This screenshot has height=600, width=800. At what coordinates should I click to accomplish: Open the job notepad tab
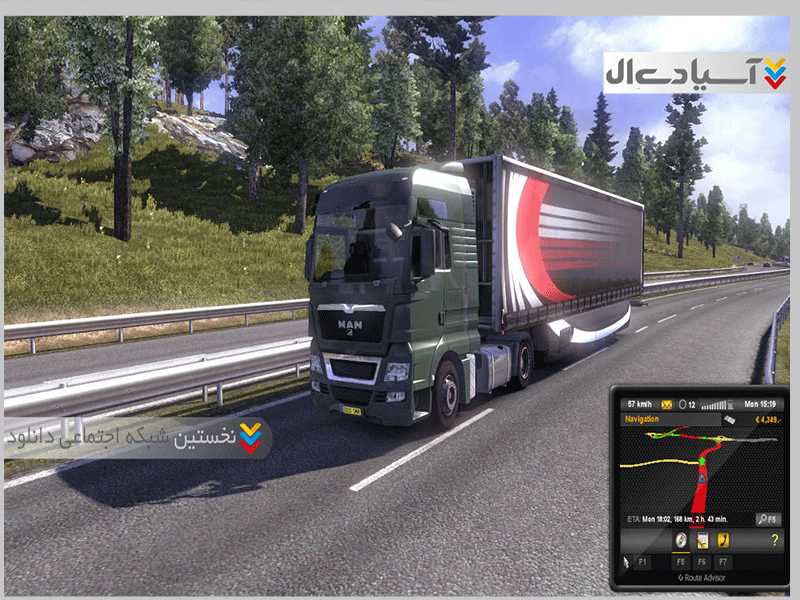(x=703, y=541)
